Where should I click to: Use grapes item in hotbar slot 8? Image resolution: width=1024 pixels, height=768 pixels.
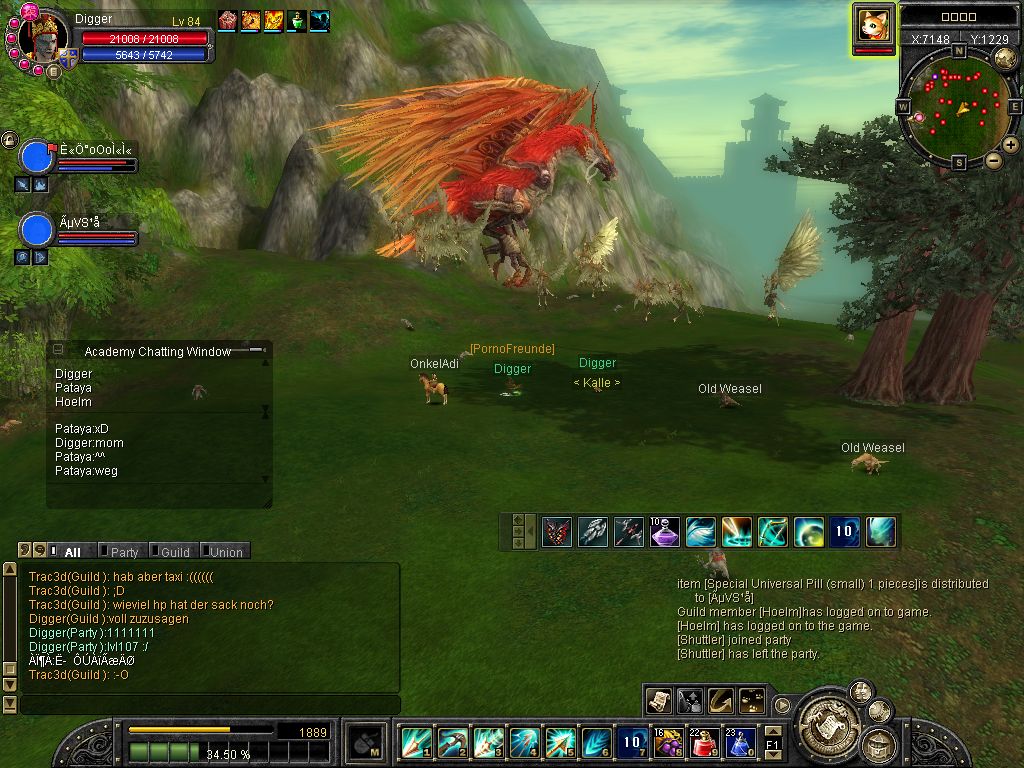click(x=668, y=743)
